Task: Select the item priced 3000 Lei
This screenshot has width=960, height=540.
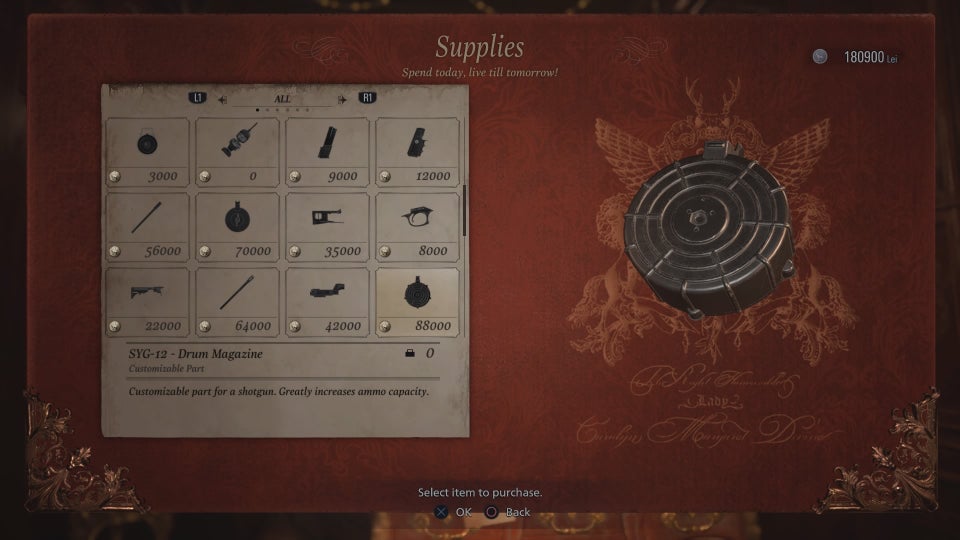Action: point(147,151)
